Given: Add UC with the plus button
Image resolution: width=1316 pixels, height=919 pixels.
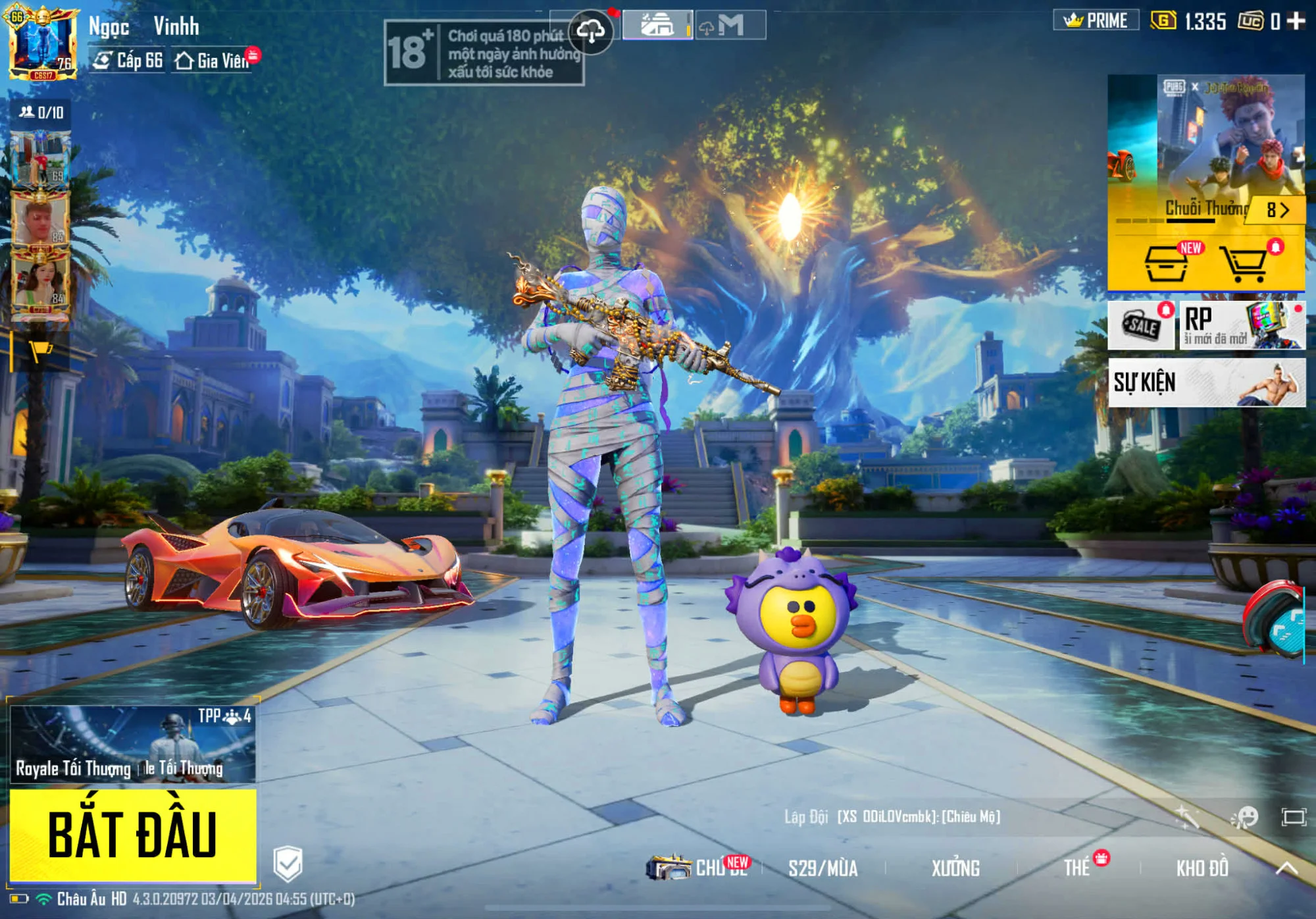Looking at the screenshot, I should pos(1296,21).
